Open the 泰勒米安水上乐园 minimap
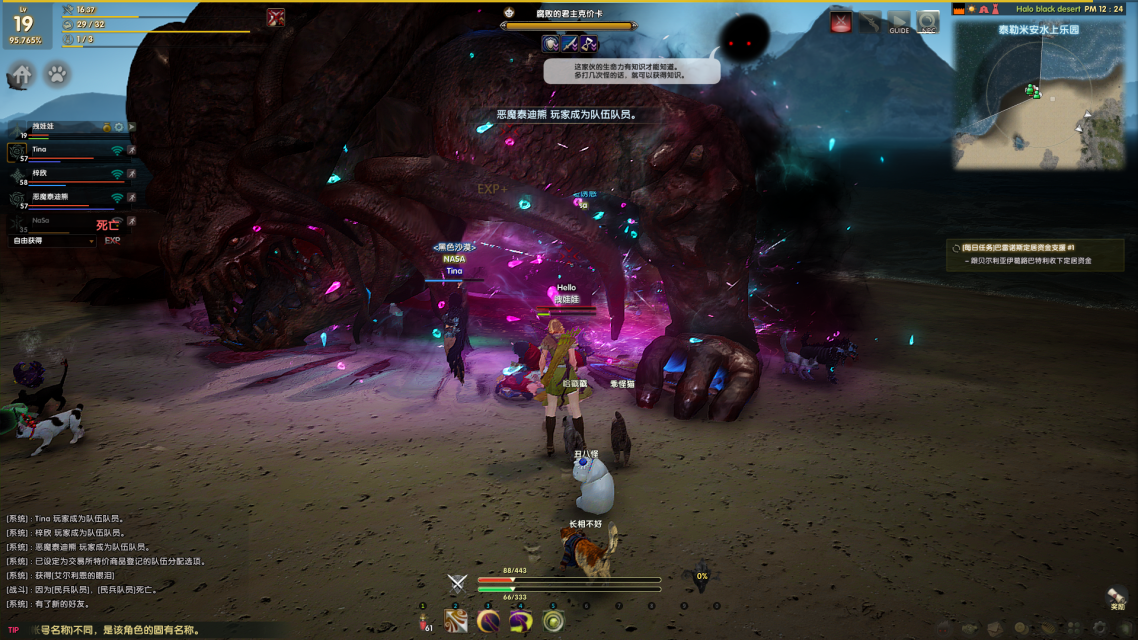The width and height of the screenshot is (1138, 640). point(1038,95)
